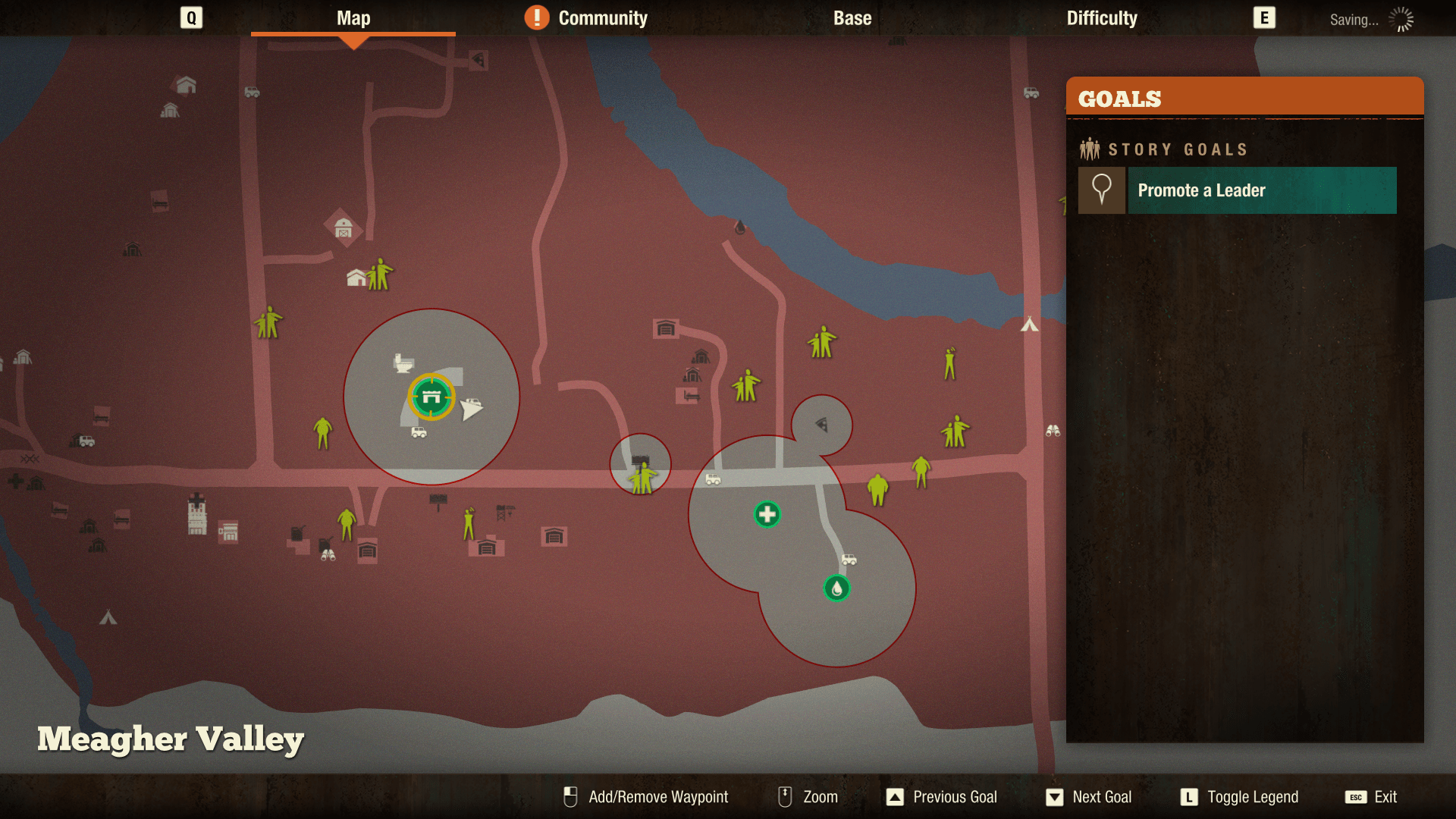Return to the Map tab
This screenshot has width=1456, height=819.
353,18
